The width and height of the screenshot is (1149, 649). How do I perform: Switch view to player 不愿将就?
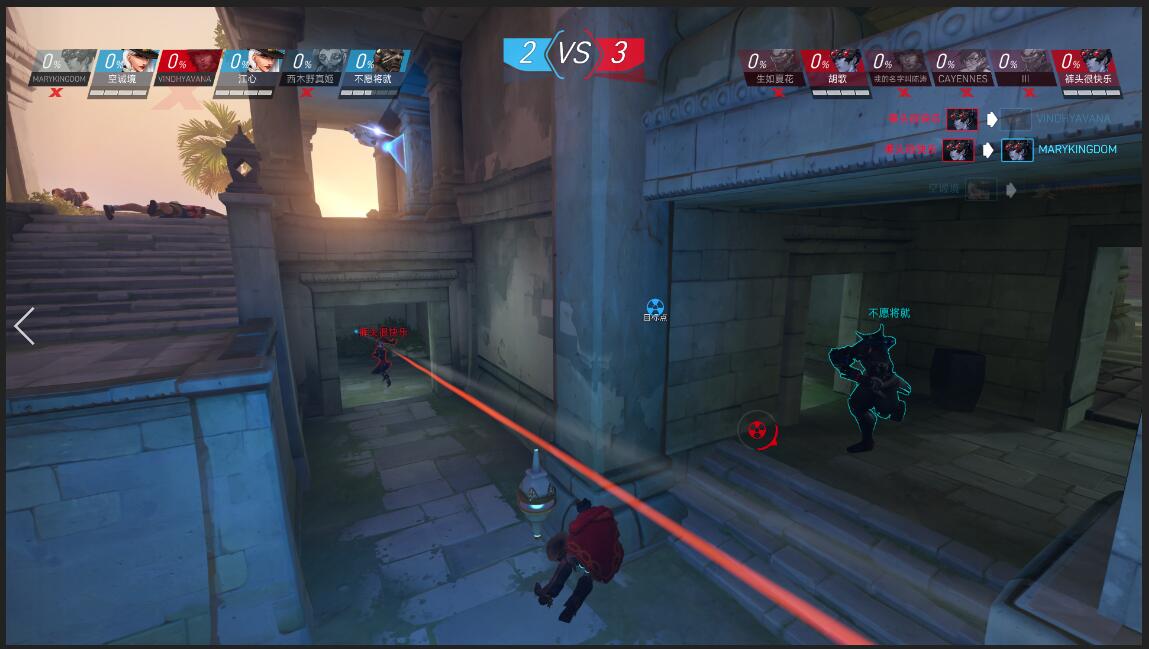click(373, 68)
